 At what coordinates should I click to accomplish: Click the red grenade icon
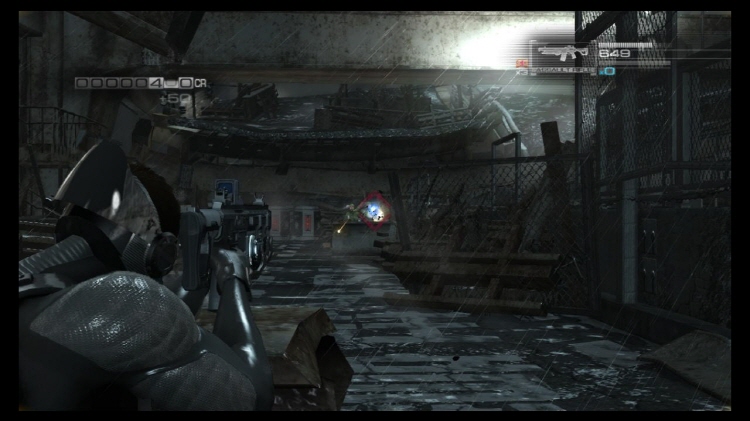[x=522, y=64]
